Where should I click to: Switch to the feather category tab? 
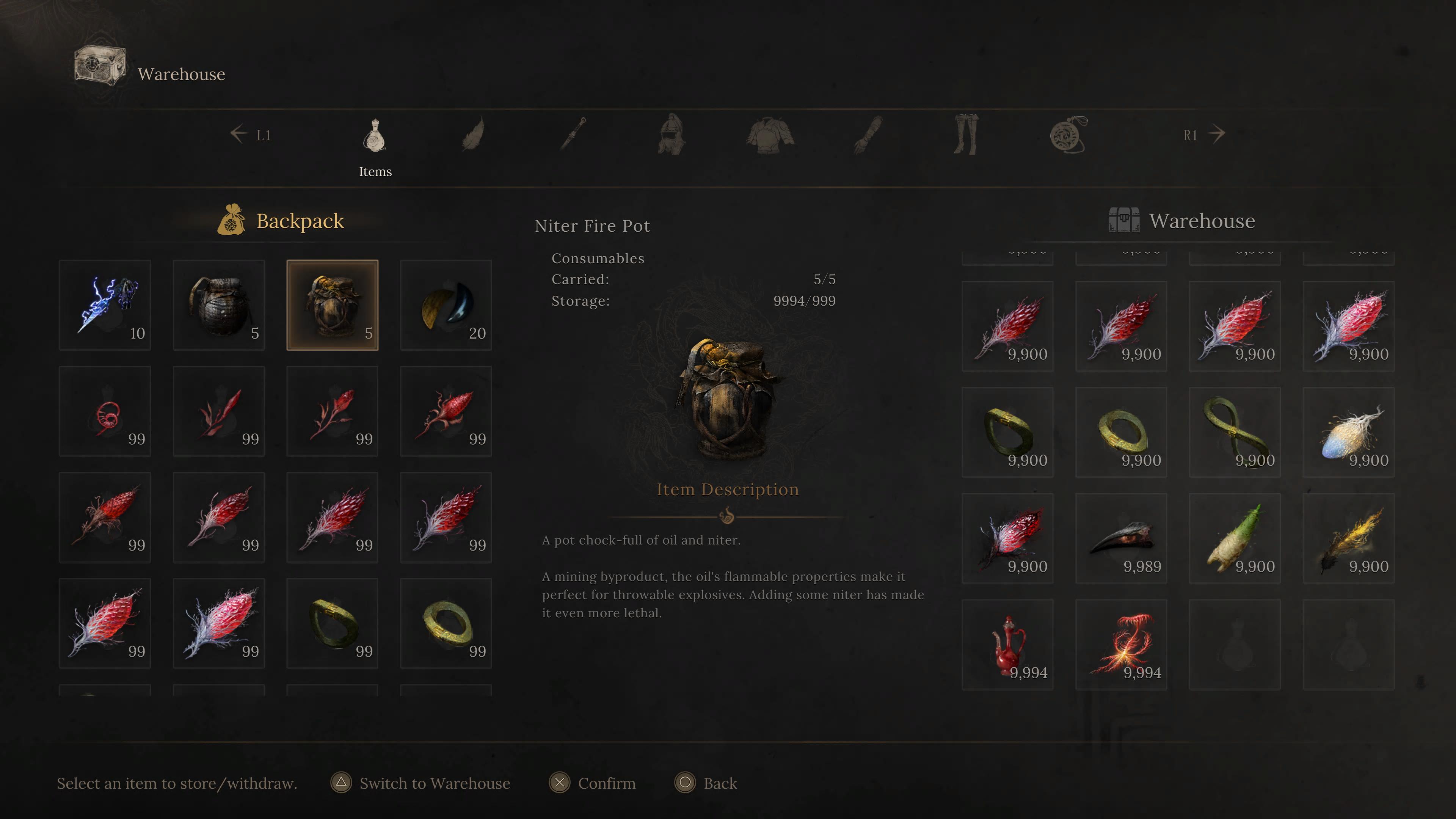tap(473, 135)
